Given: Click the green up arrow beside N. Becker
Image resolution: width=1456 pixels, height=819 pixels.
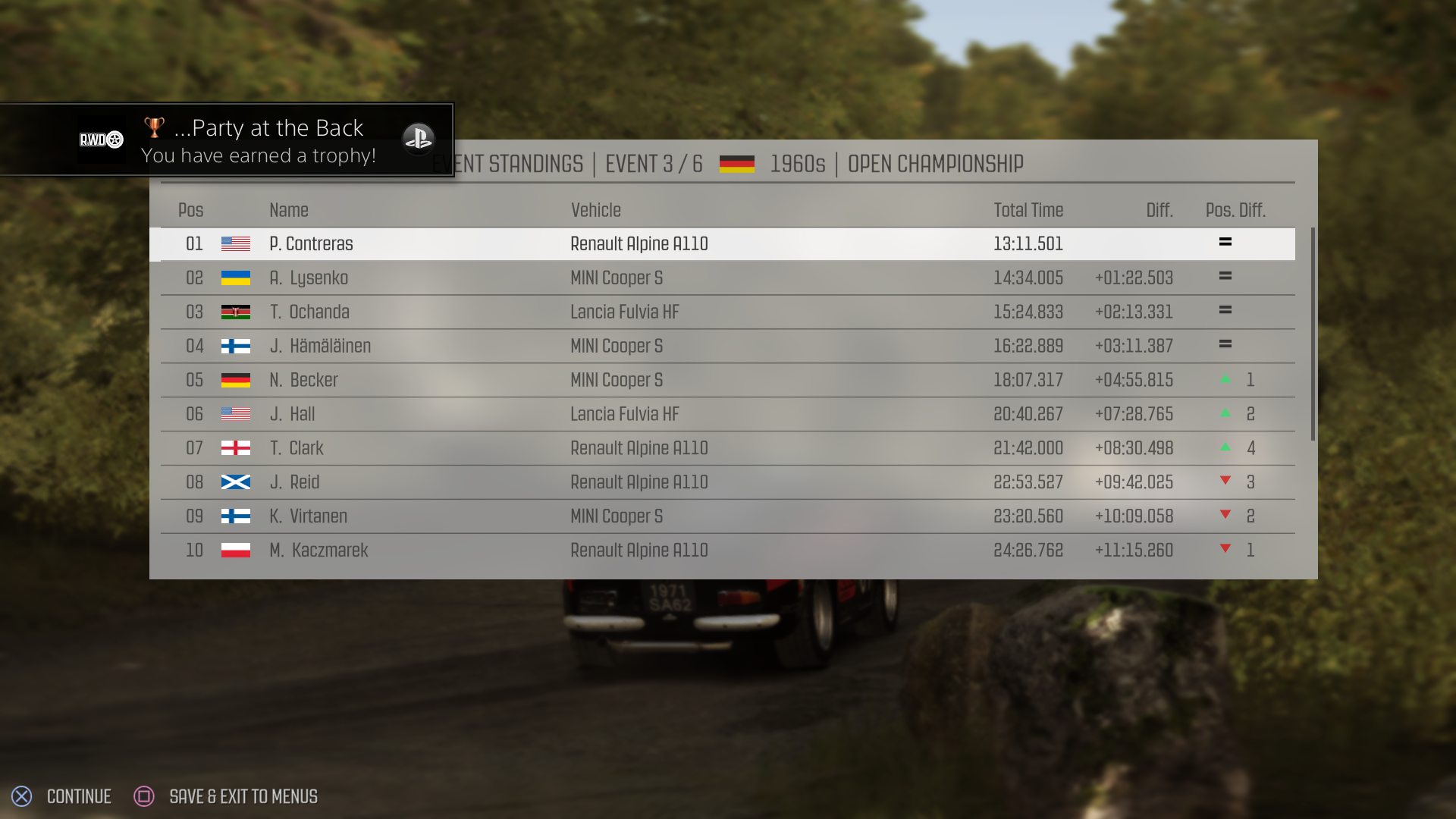Looking at the screenshot, I should 1226,380.
